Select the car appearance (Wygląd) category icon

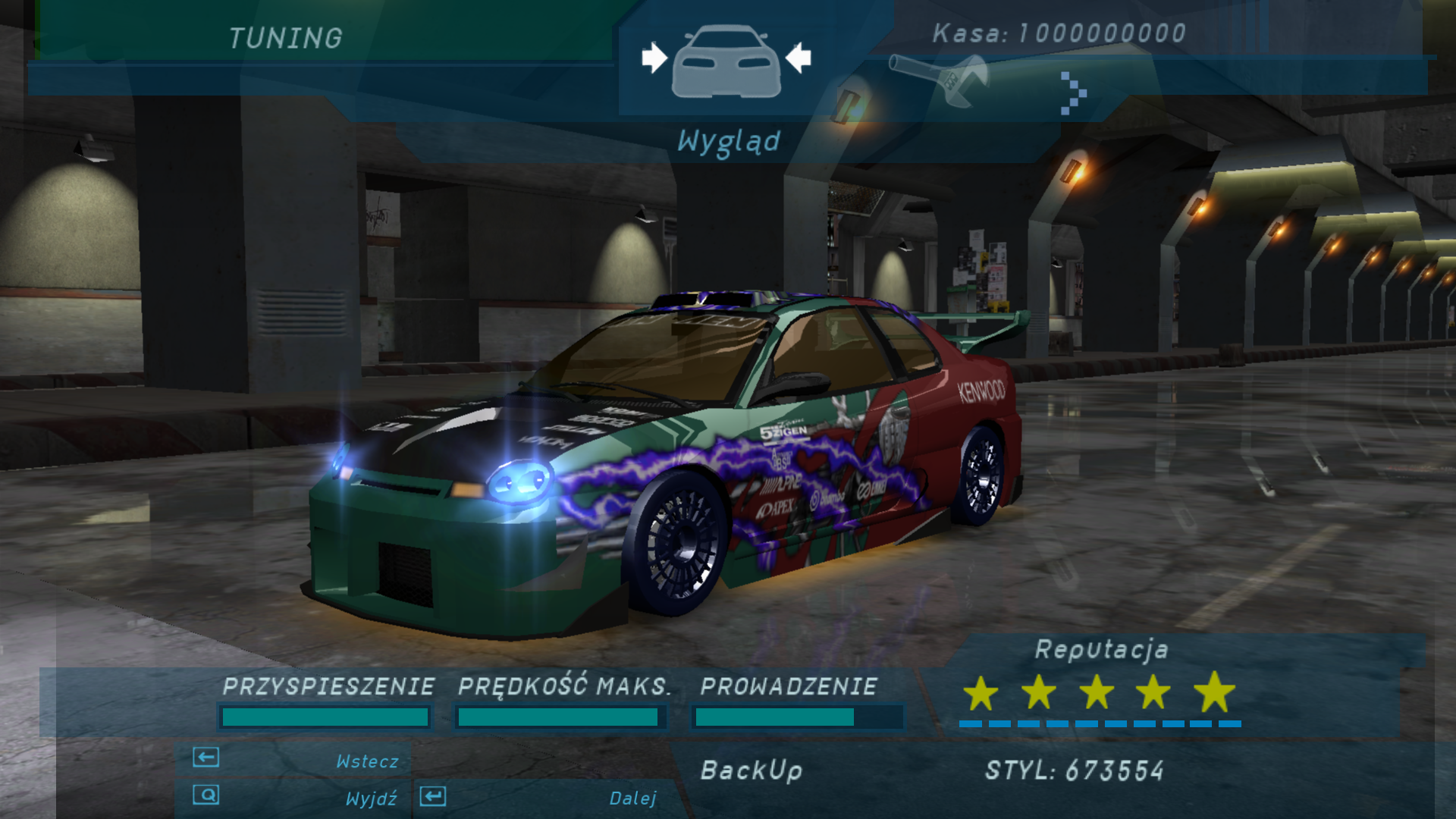click(726, 62)
